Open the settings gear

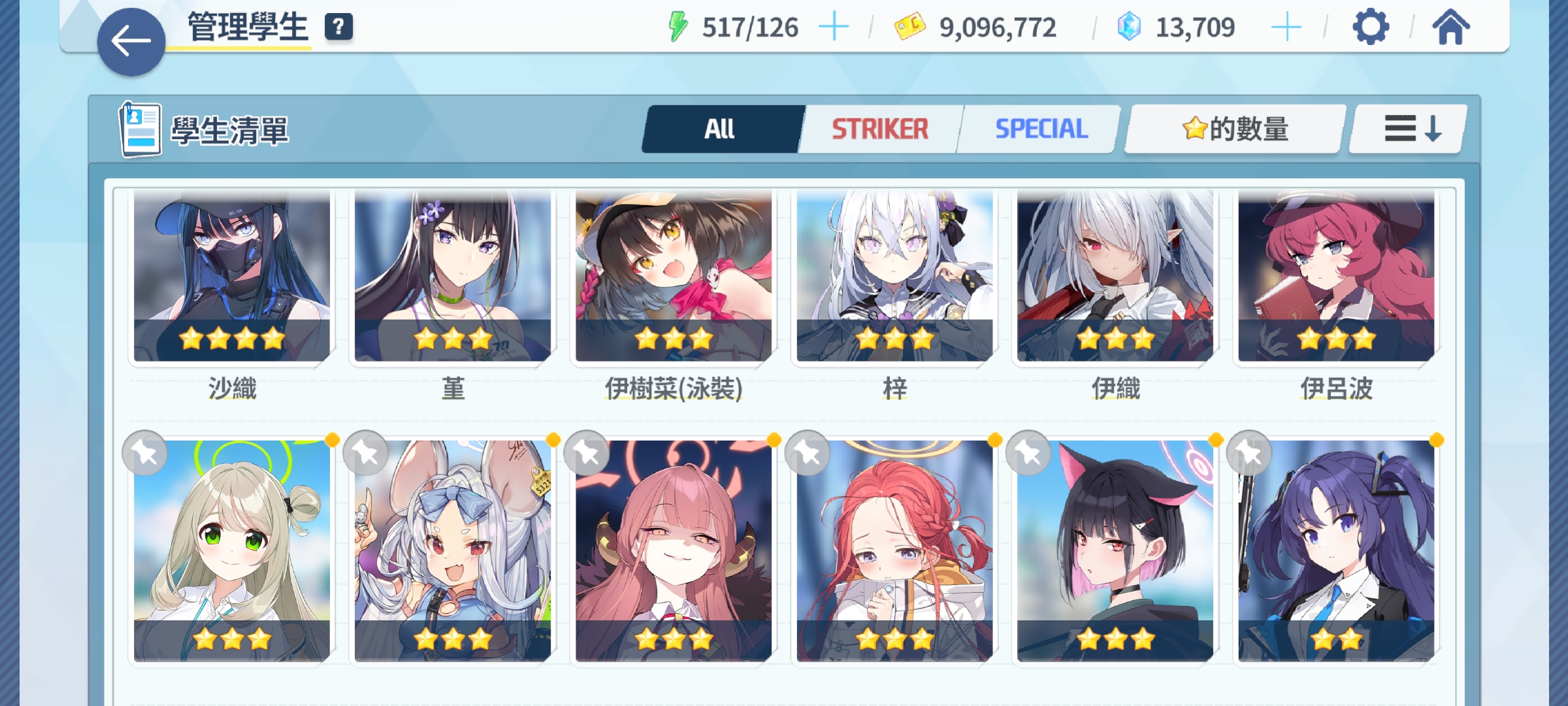point(1370,27)
